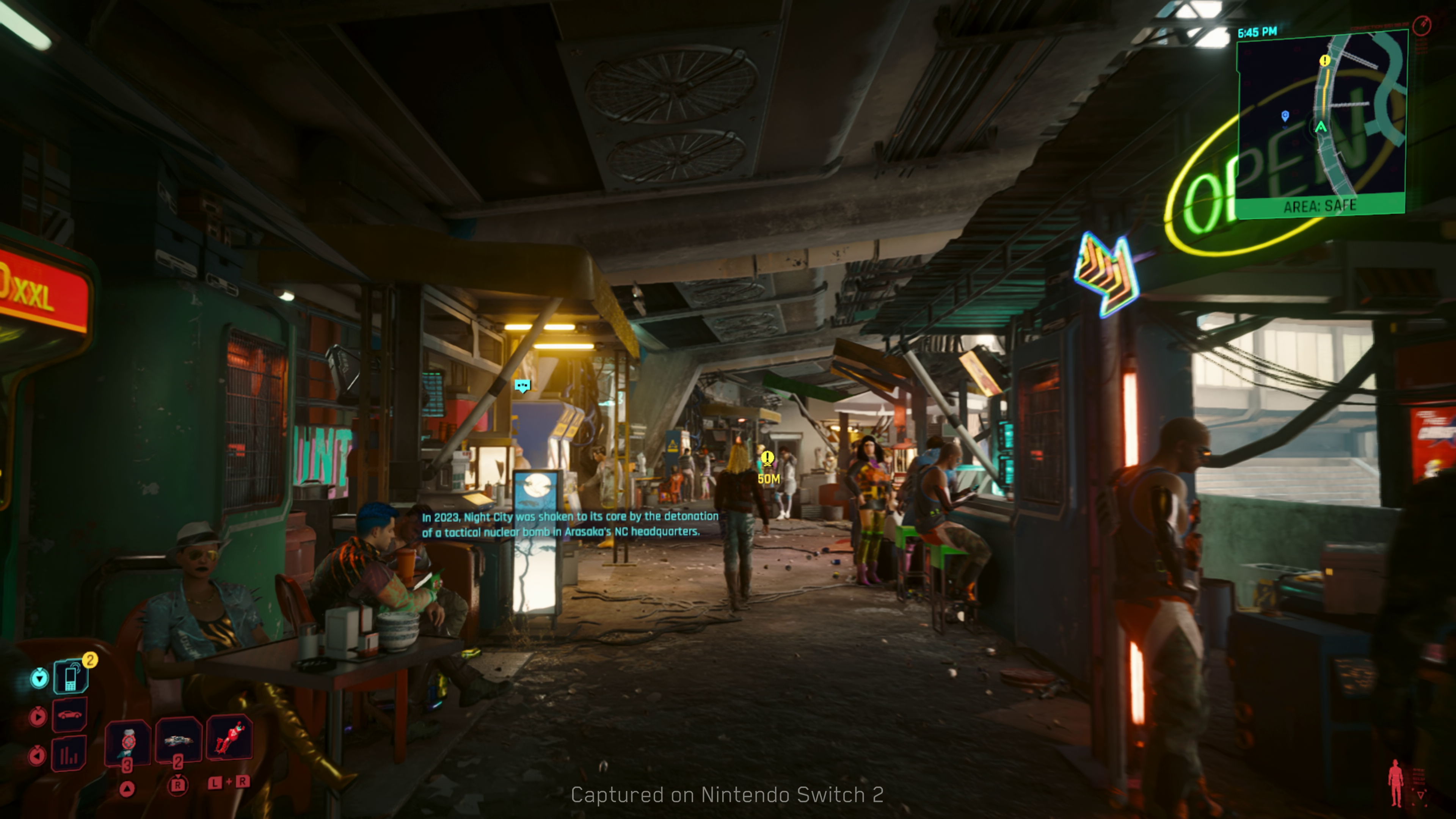1456x819 pixels.
Task: Open the phone with two notifications
Action: point(71,676)
